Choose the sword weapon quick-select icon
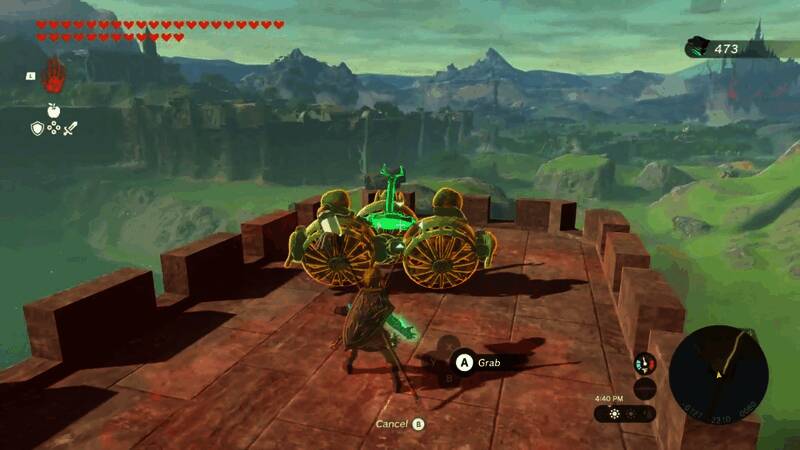This screenshot has width=800, height=450. tap(71, 128)
